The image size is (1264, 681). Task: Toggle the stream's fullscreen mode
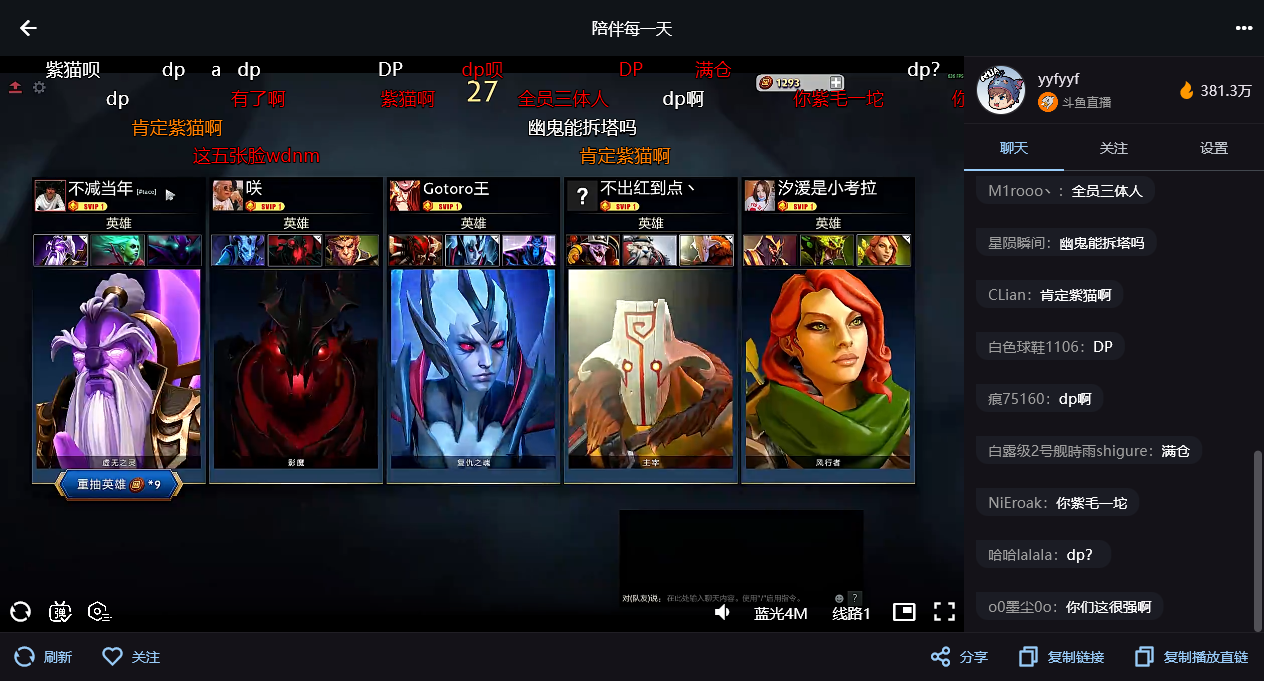[x=944, y=612]
